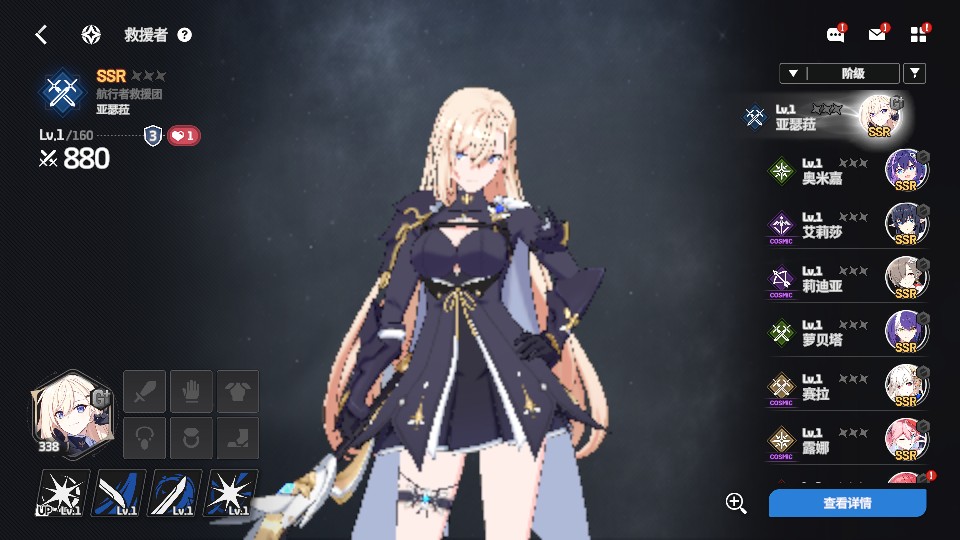Image resolution: width=960 pixels, height=540 pixels.
Task: Open the 阶级 sort dropdown
Action: coord(838,73)
